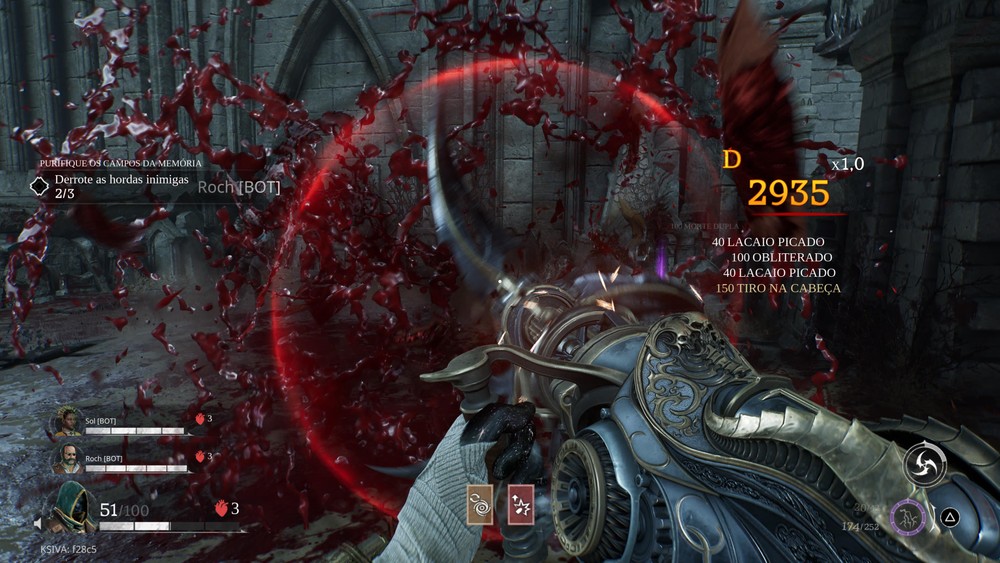
Task: Select Sol [BOT] teammate portrait
Action: coord(66,424)
